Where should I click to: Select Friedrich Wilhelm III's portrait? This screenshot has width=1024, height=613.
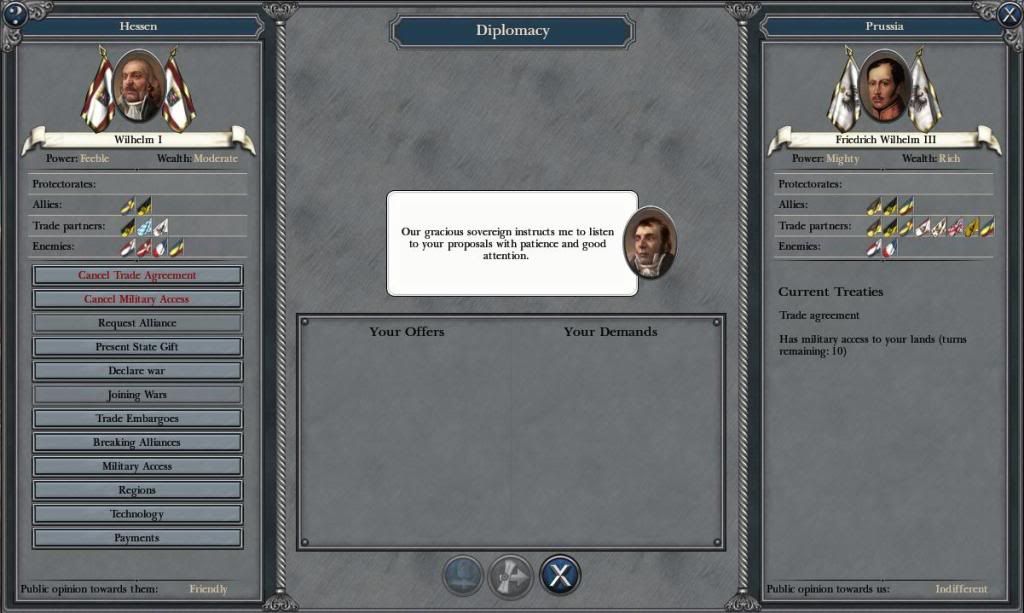click(x=884, y=88)
